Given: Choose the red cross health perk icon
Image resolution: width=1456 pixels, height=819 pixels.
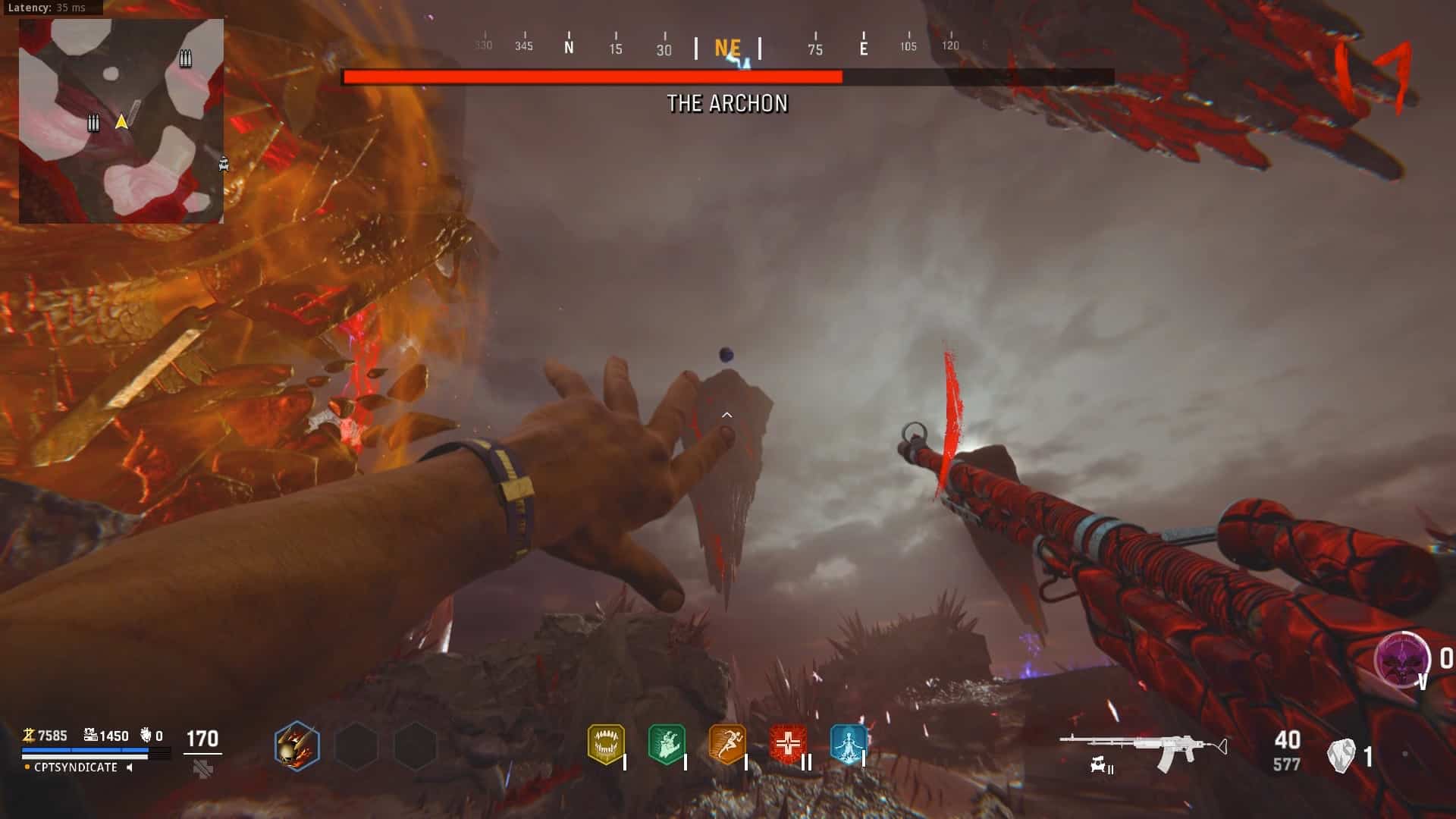Looking at the screenshot, I should [787, 745].
